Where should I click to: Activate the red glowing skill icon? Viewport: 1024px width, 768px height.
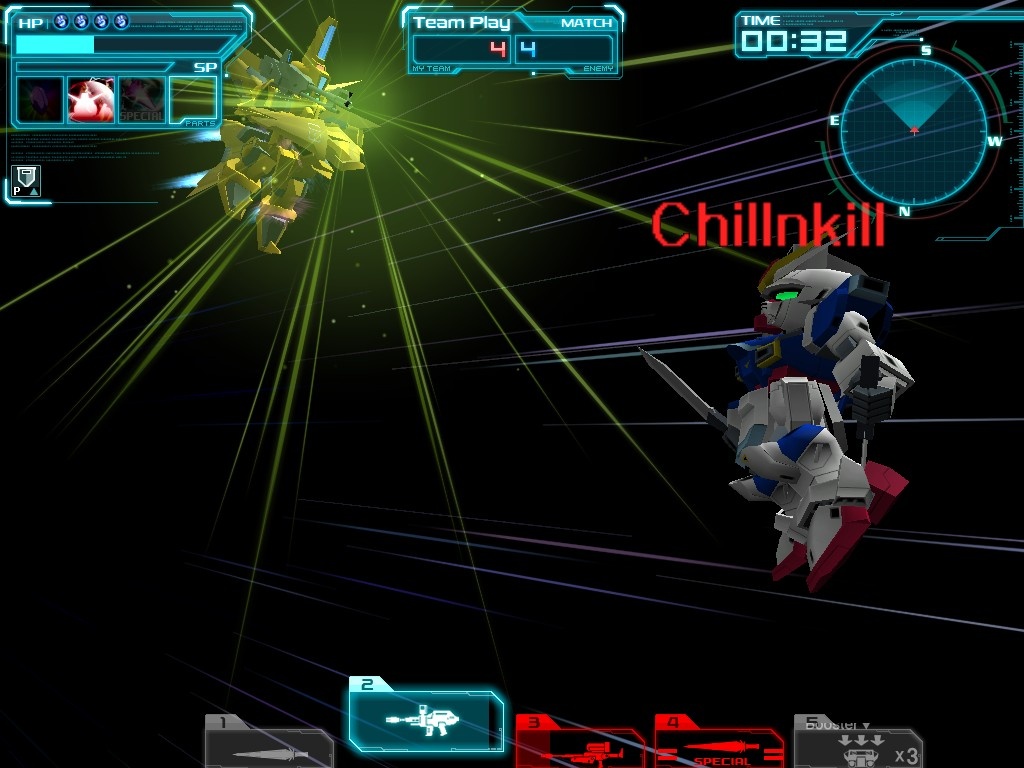point(91,100)
